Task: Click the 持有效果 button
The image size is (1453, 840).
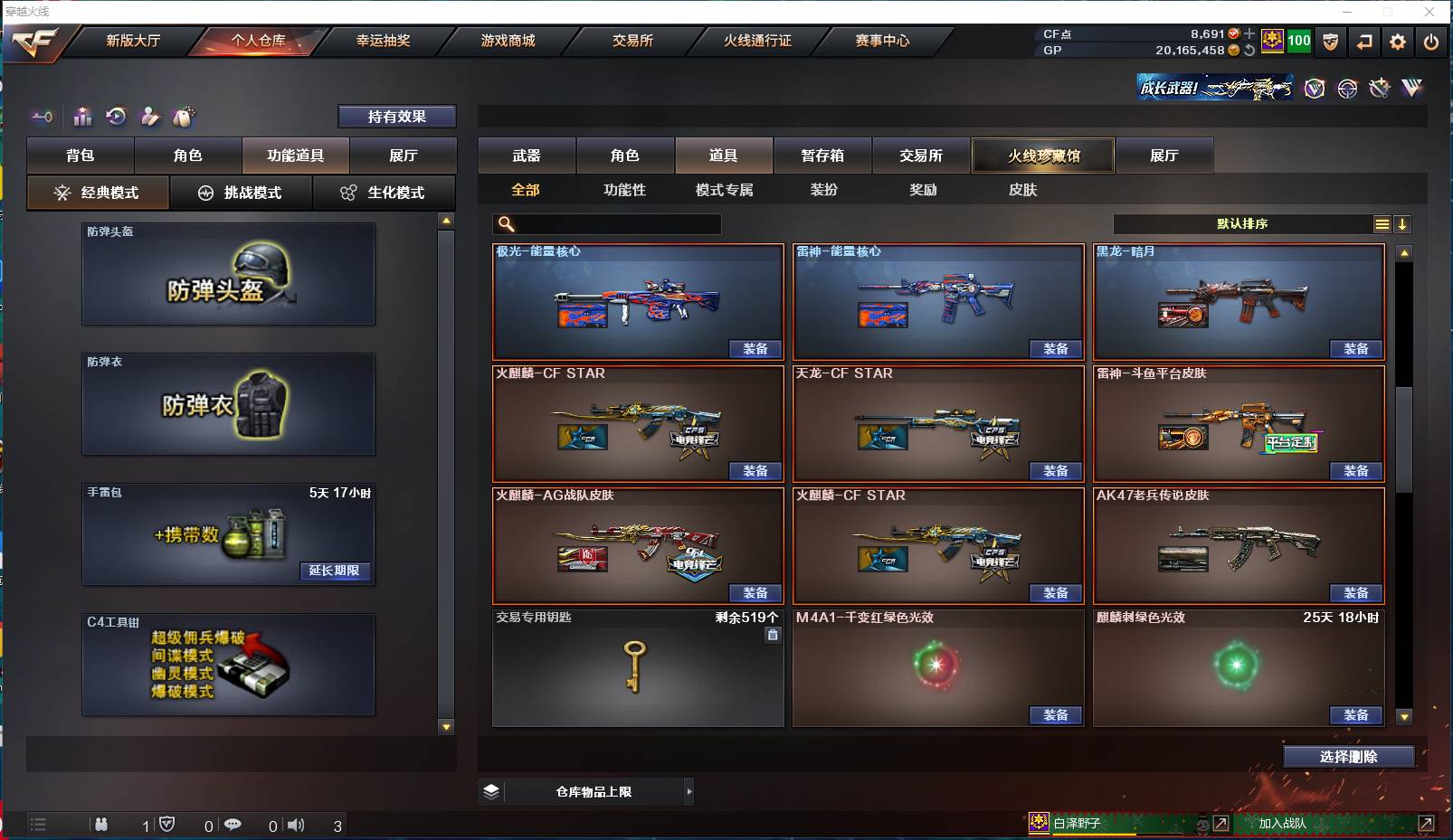Action: tap(396, 116)
